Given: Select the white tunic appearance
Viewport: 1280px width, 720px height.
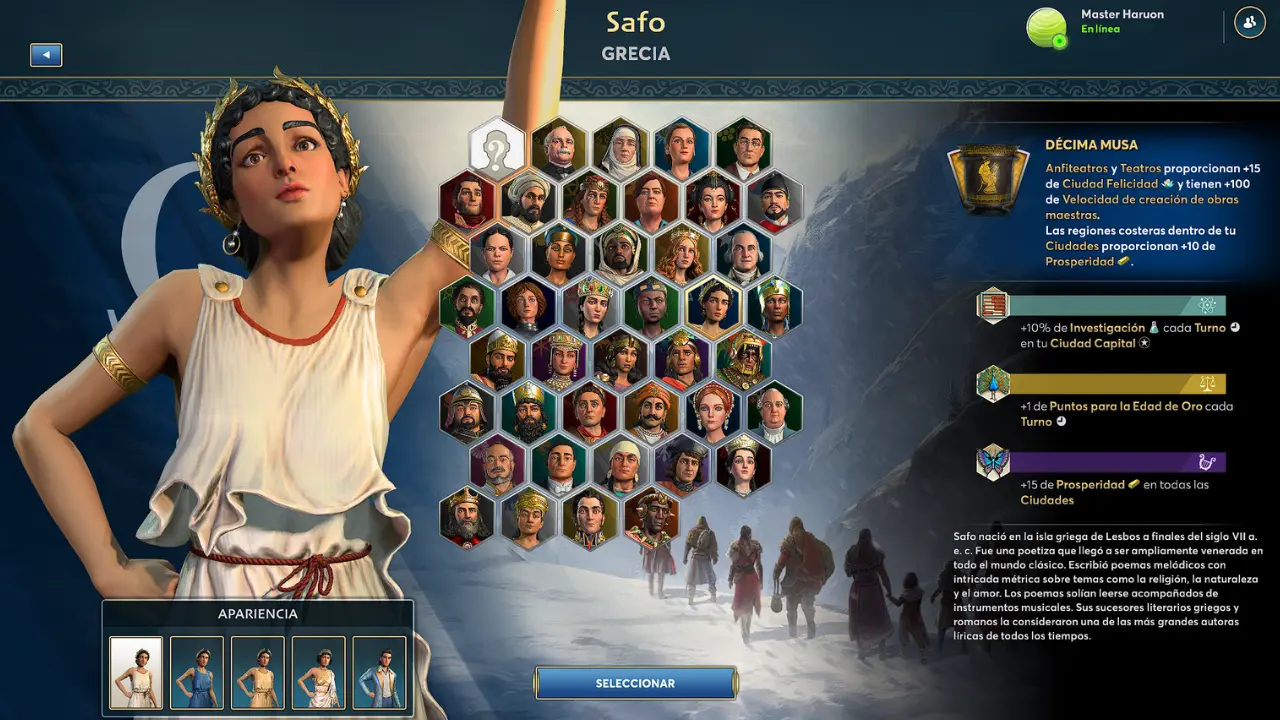Looking at the screenshot, I should pyautogui.click(x=136, y=673).
